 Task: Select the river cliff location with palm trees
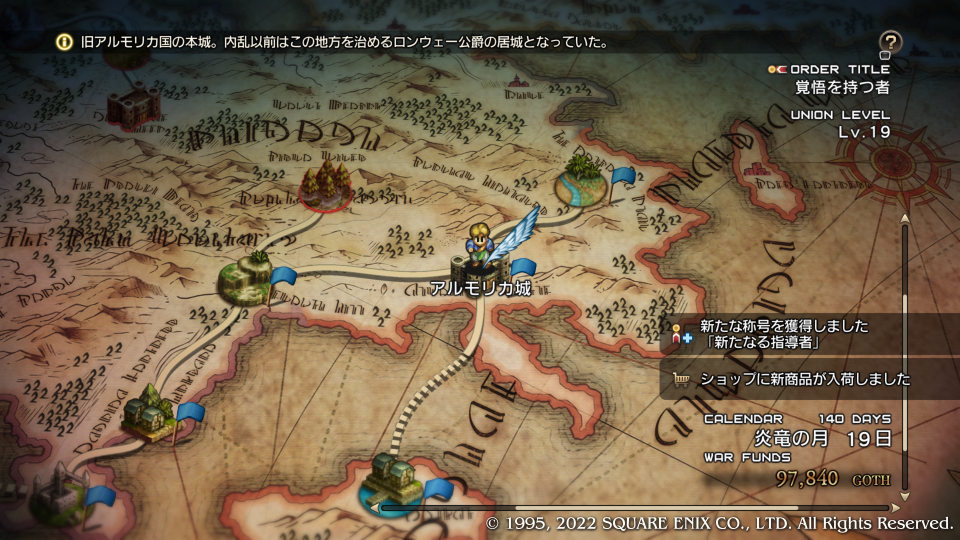point(581,180)
